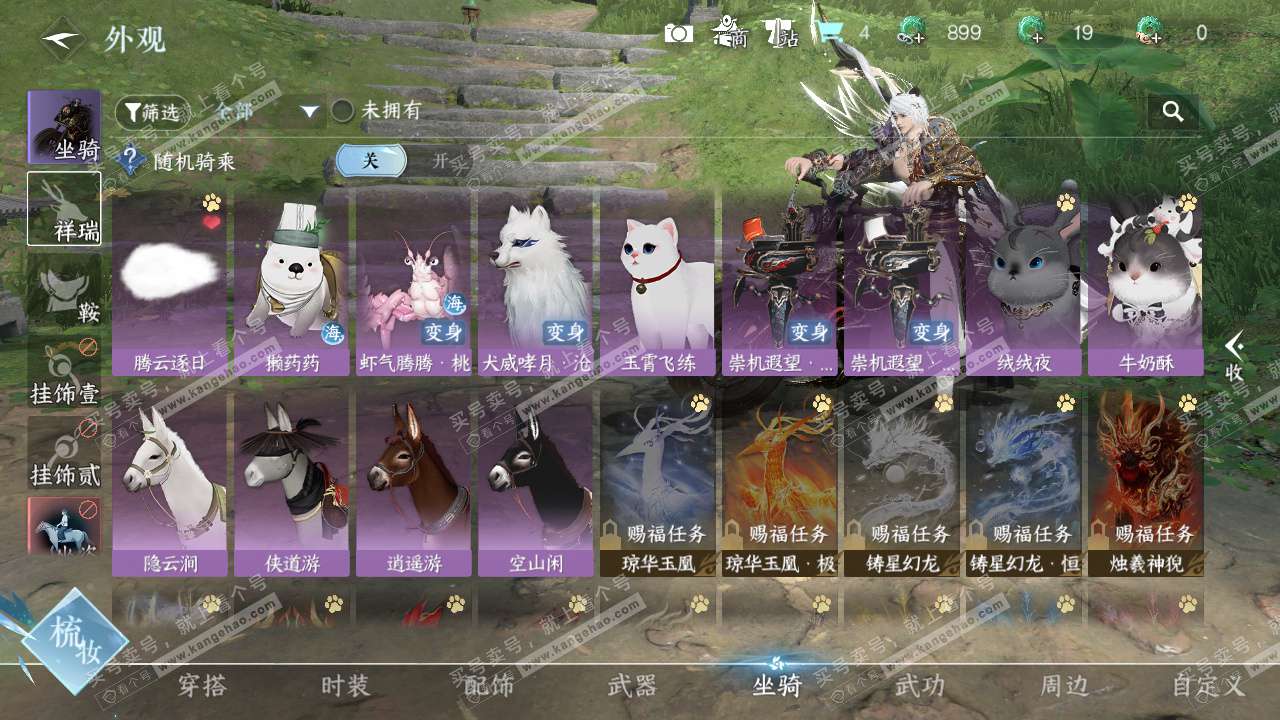The image size is (1280, 720).
Task: Collapse the panel with the 收 arrow
Action: coord(1235,356)
